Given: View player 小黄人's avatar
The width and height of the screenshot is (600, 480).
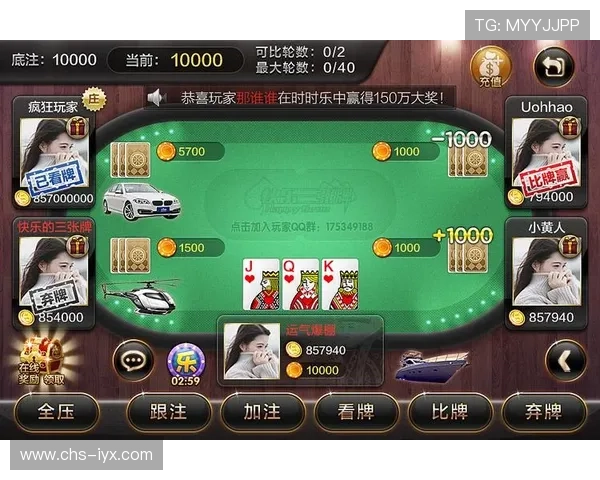Looking at the screenshot, I should (x=540, y=272).
